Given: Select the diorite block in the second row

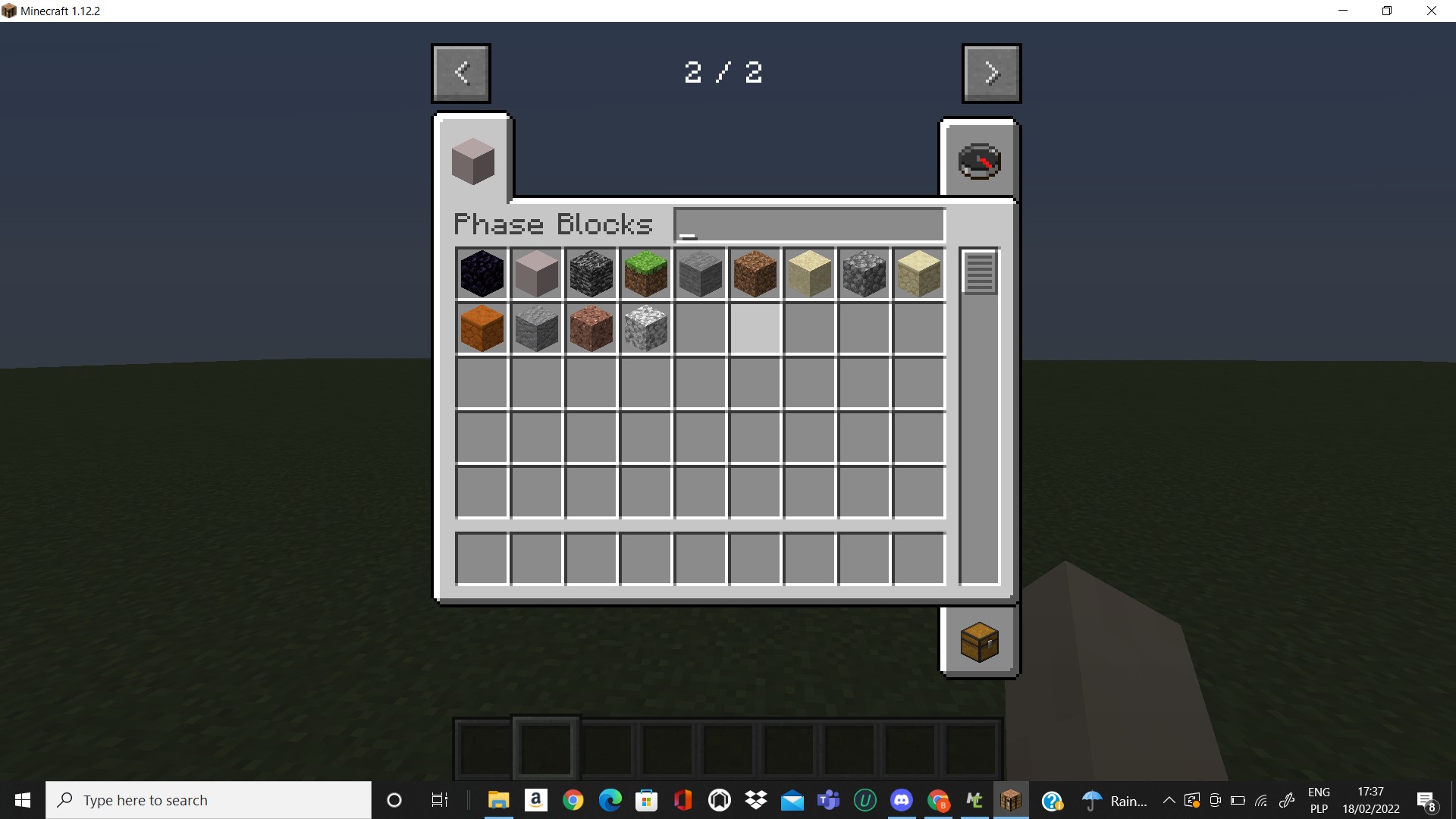Looking at the screenshot, I should [x=646, y=328].
